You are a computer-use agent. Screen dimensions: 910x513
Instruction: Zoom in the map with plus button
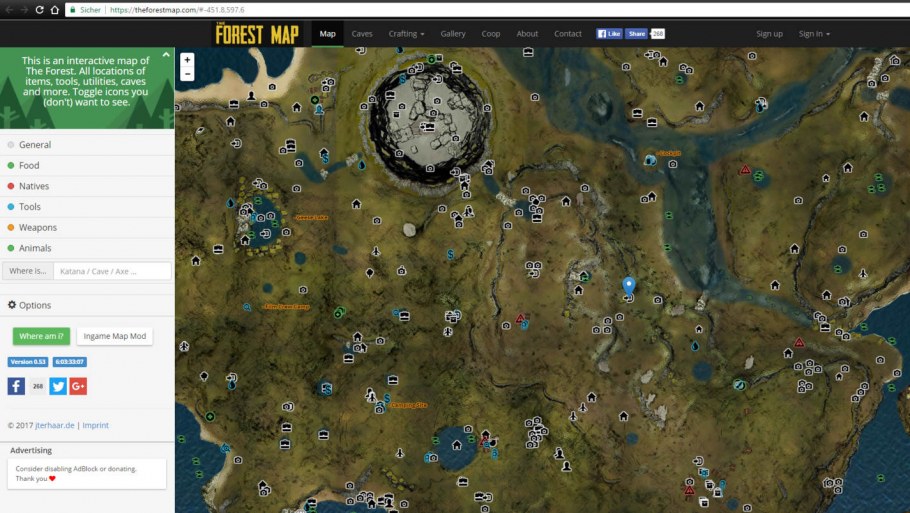coord(187,60)
